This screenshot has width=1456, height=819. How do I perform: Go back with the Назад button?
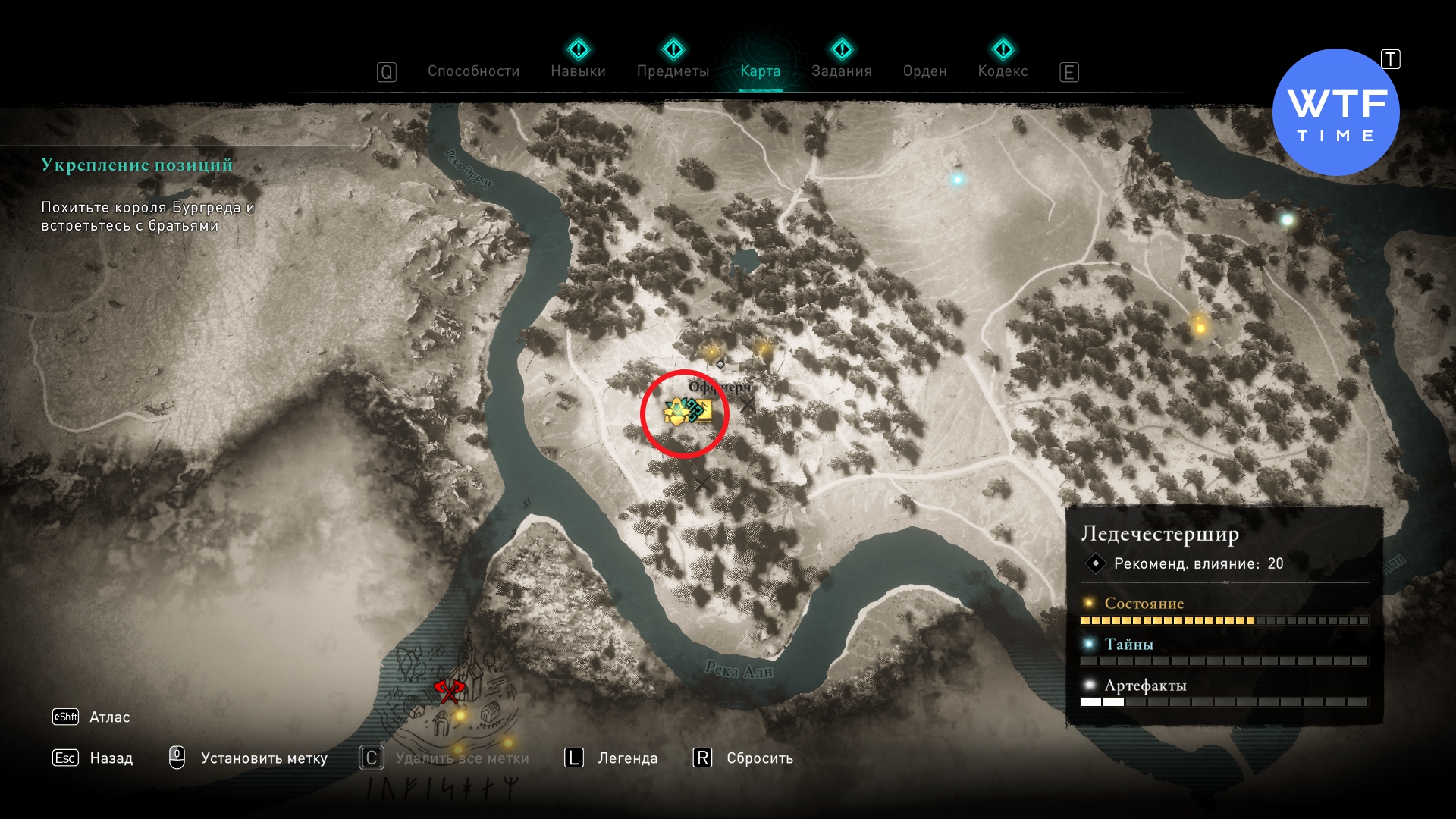111,758
